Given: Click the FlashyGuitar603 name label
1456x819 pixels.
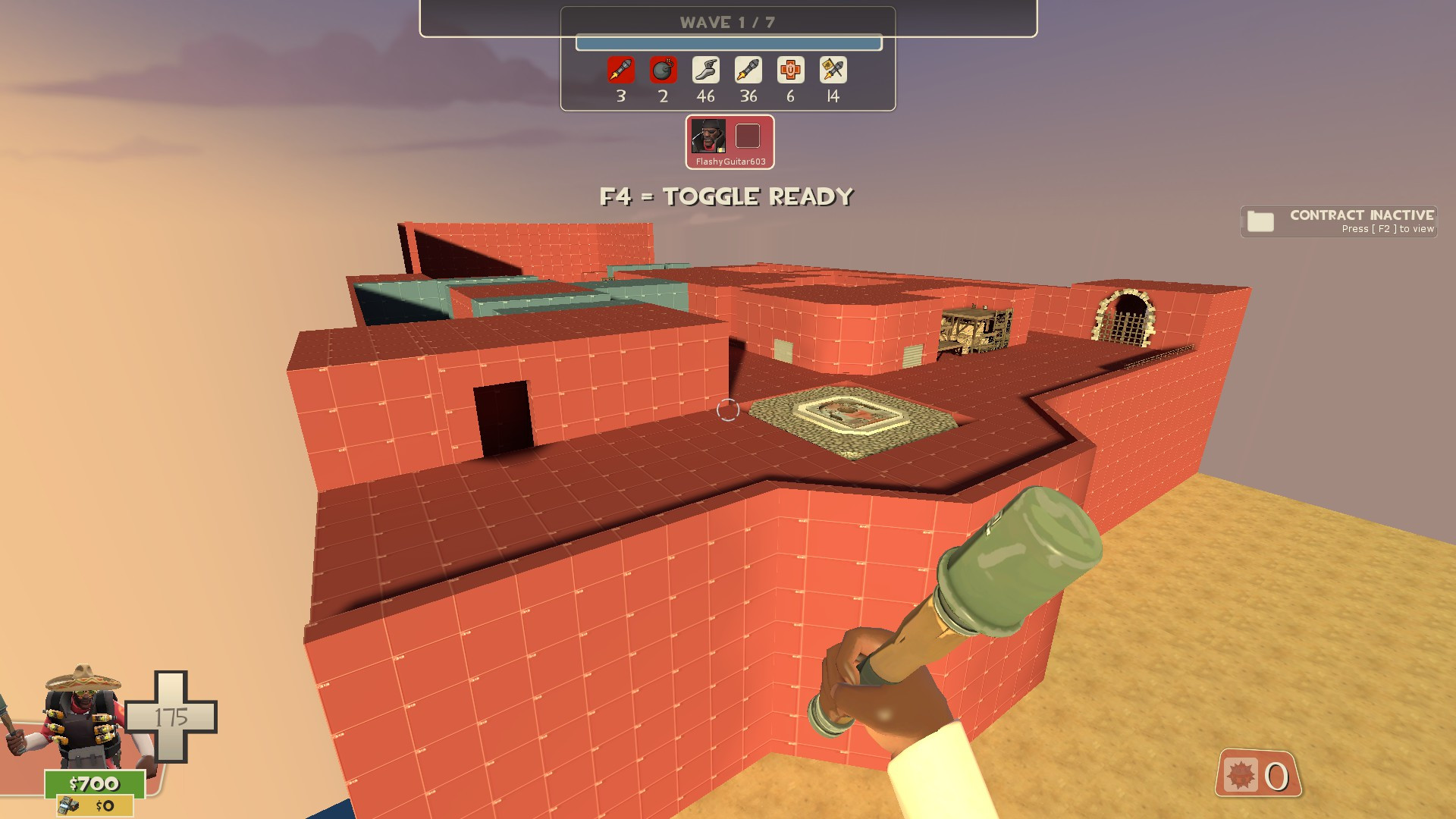Looking at the screenshot, I should click(730, 162).
